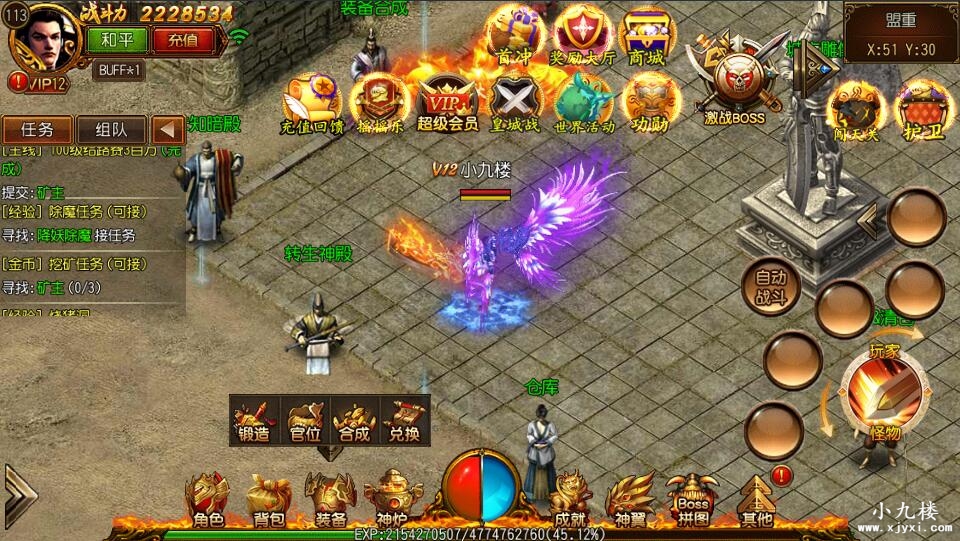Viewport: 960px width, 541px height.
Task: Open the 装备 equipment menu
Action: [330, 500]
